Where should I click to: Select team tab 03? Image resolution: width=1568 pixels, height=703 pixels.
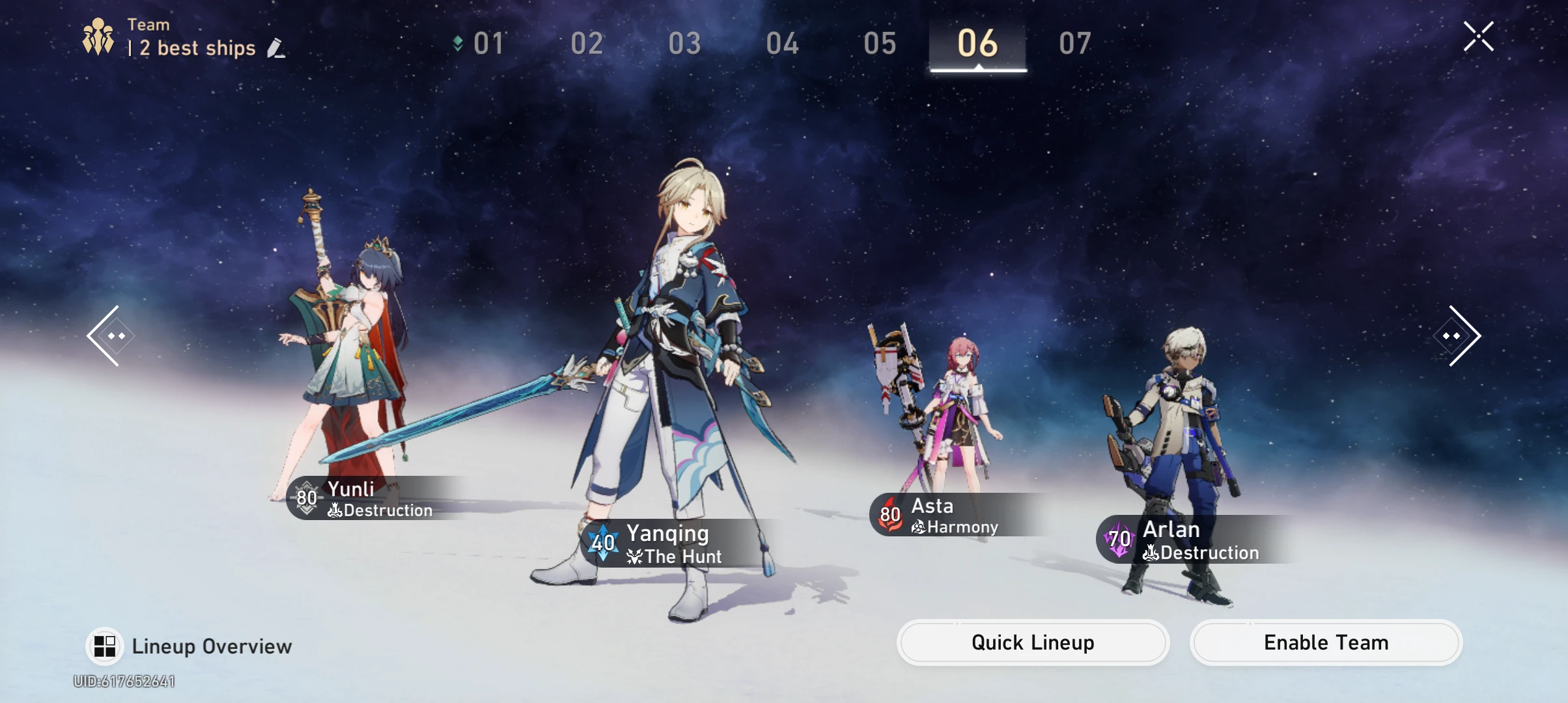(684, 44)
